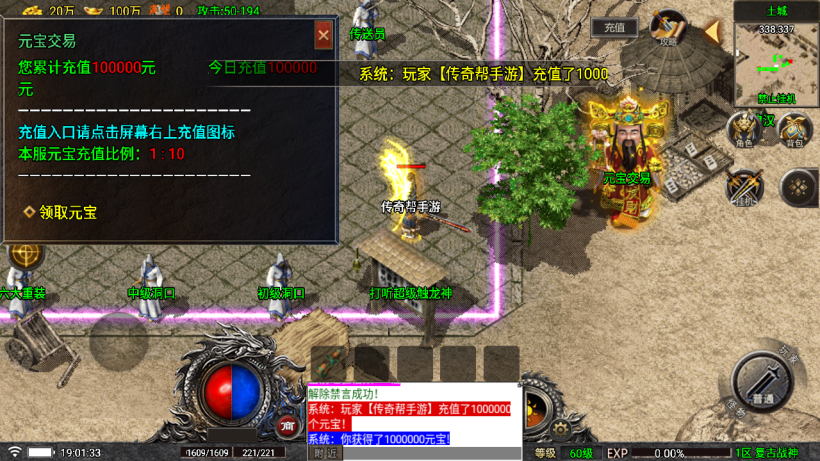Image resolution: width=820 pixels, height=461 pixels.
Task: Open the 背包 backpack icon
Action: click(x=795, y=129)
